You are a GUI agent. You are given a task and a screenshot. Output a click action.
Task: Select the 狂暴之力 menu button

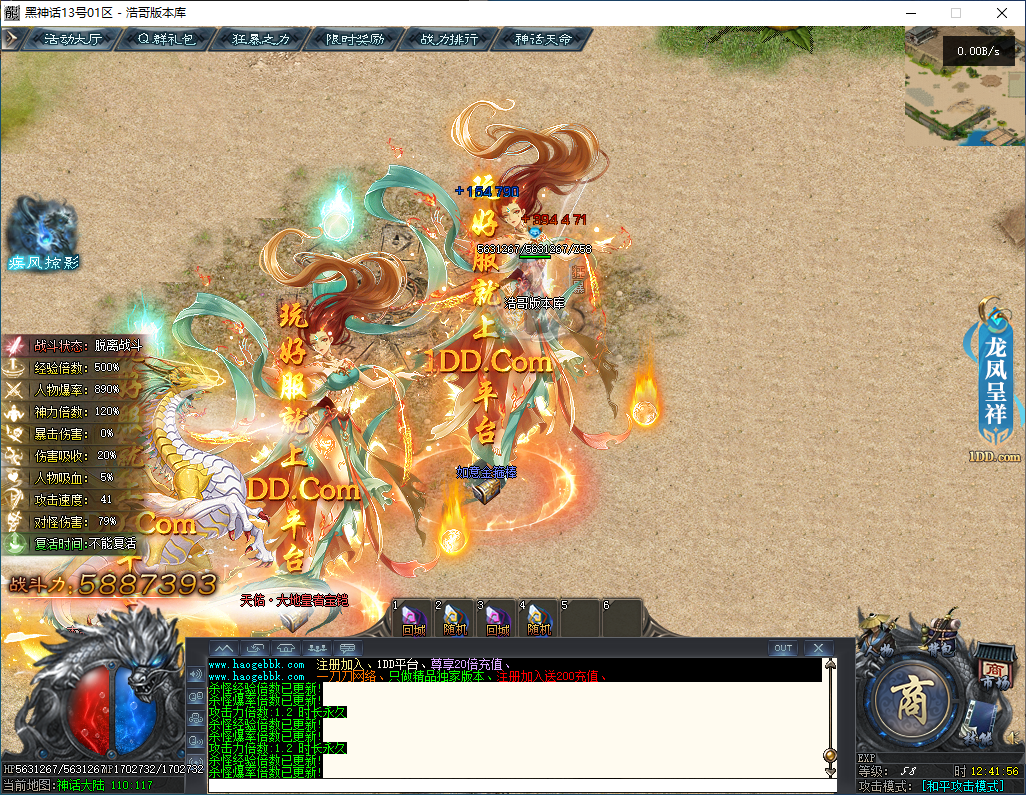pos(260,40)
